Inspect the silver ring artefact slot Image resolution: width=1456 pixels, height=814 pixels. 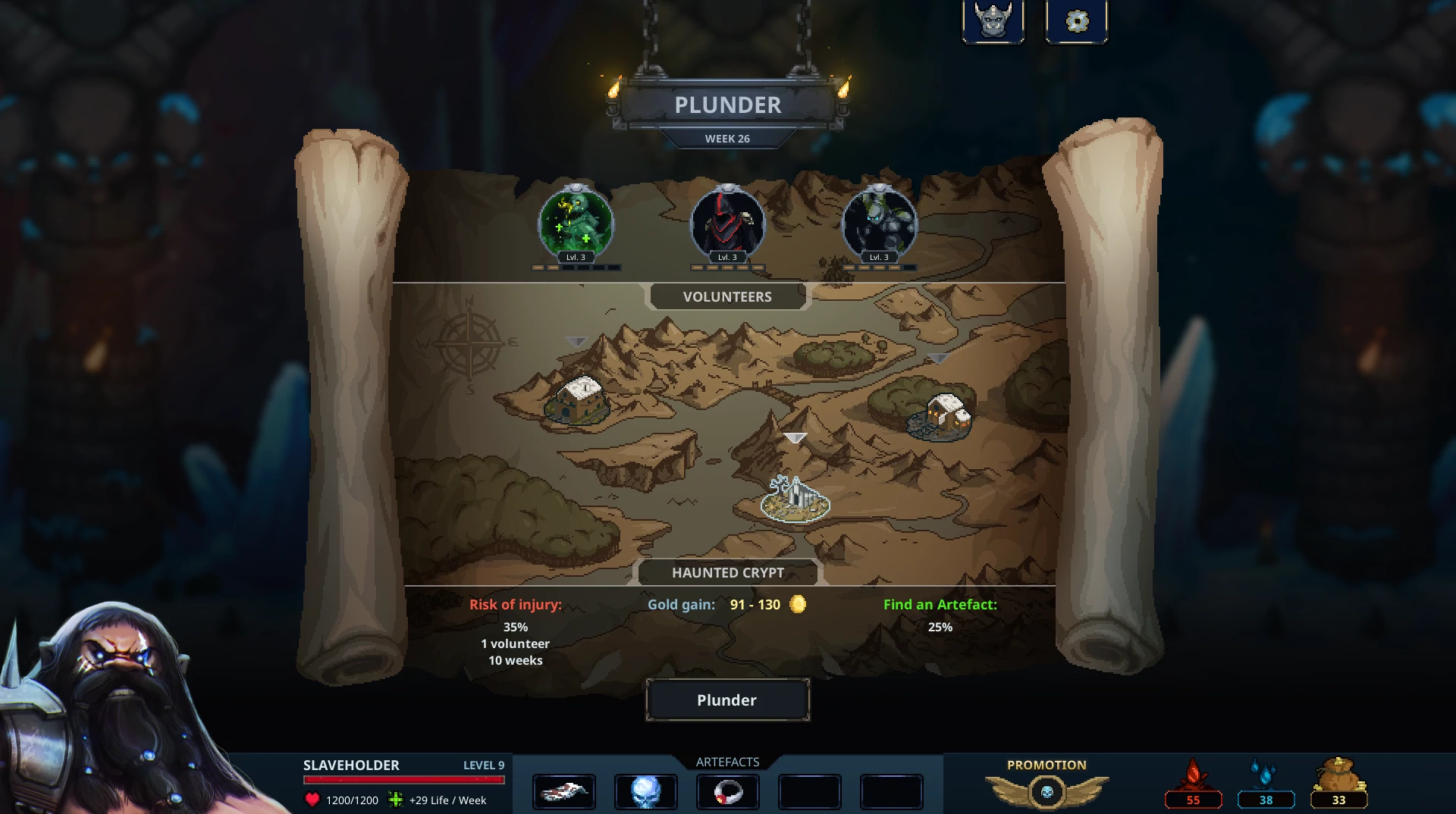click(727, 792)
